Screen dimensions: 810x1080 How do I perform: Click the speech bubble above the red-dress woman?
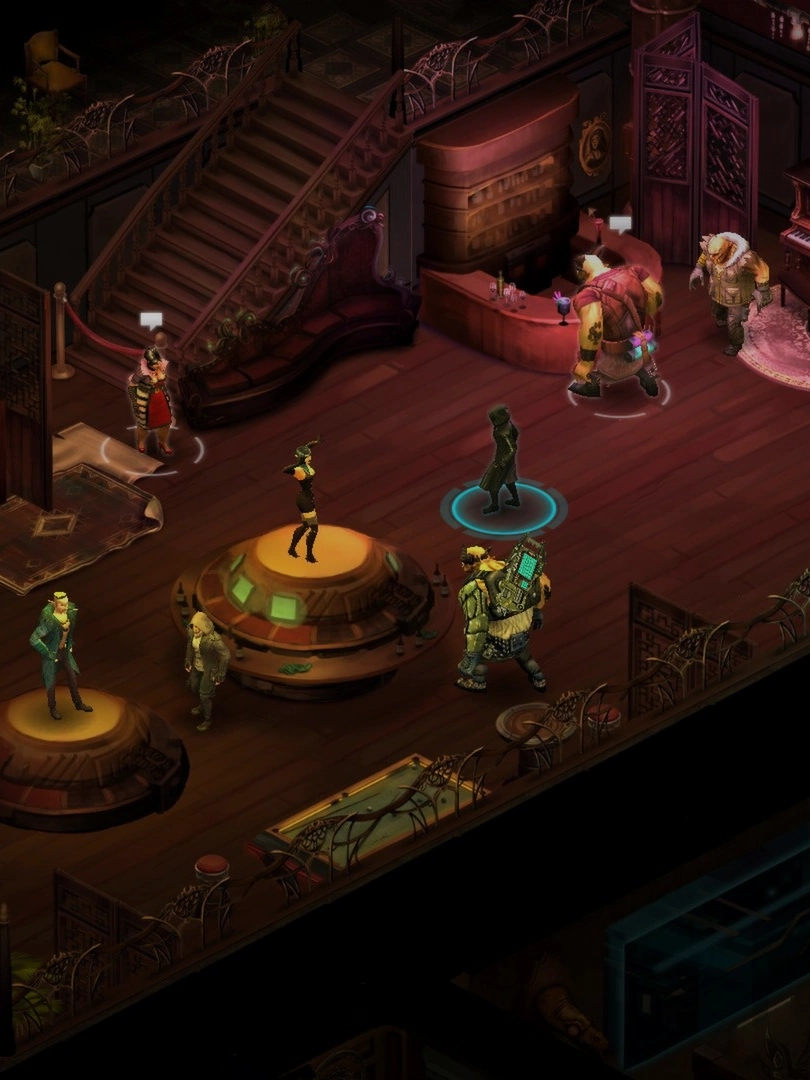[x=151, y=320]
